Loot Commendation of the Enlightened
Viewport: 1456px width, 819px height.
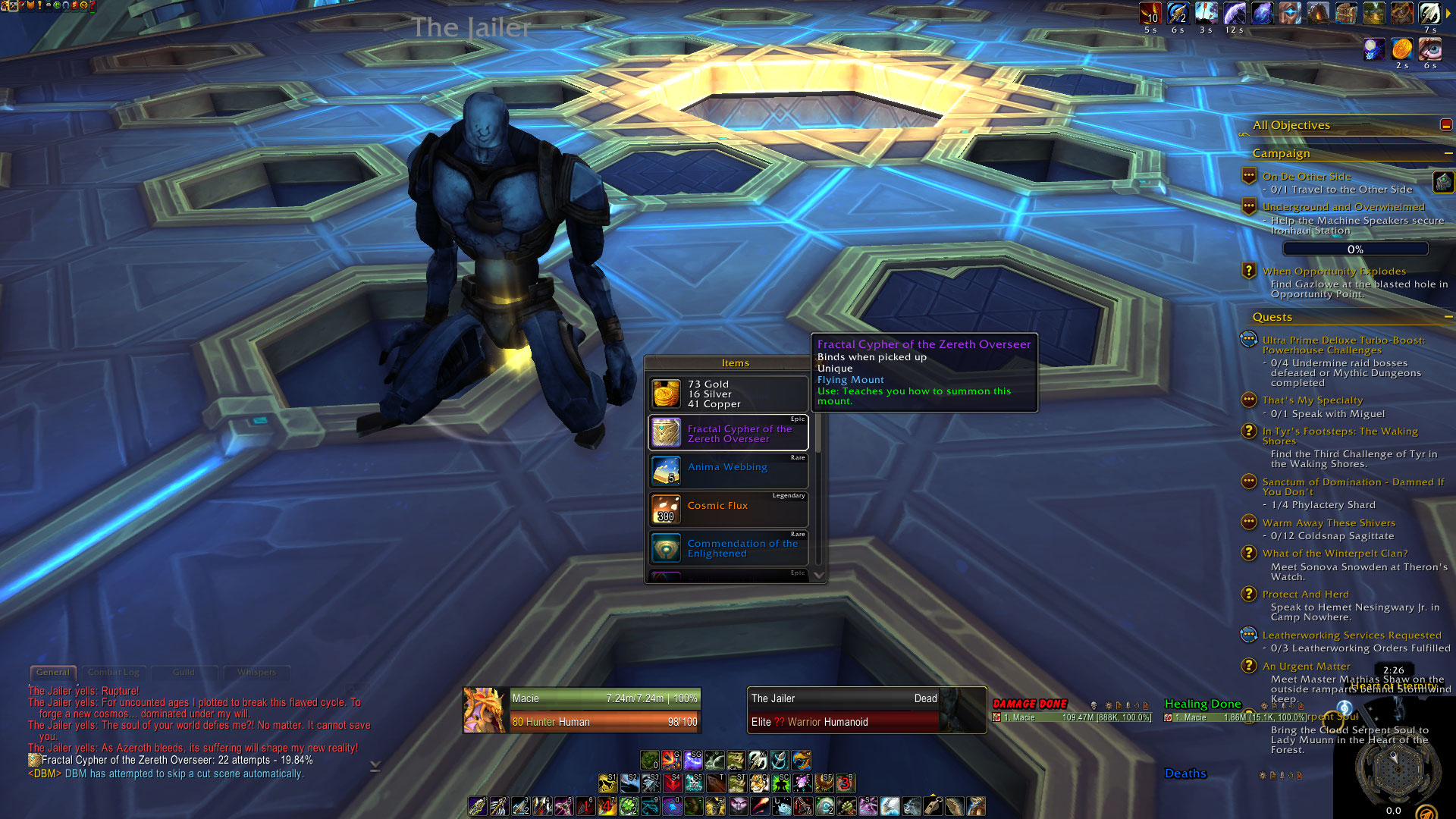pos(728,548)
